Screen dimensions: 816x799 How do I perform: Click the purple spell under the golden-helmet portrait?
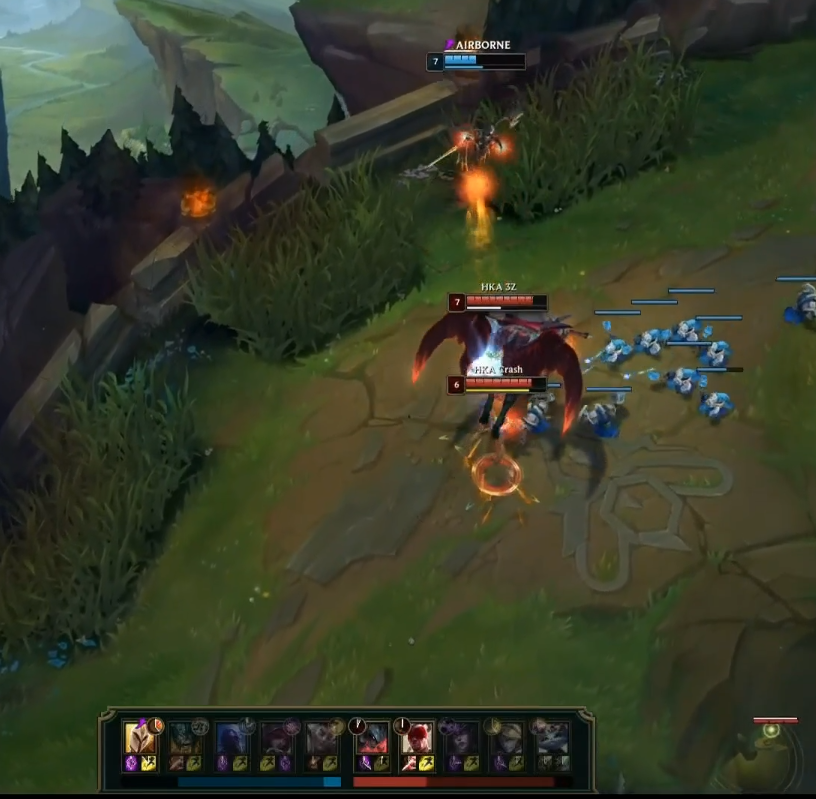click(131, 764)
